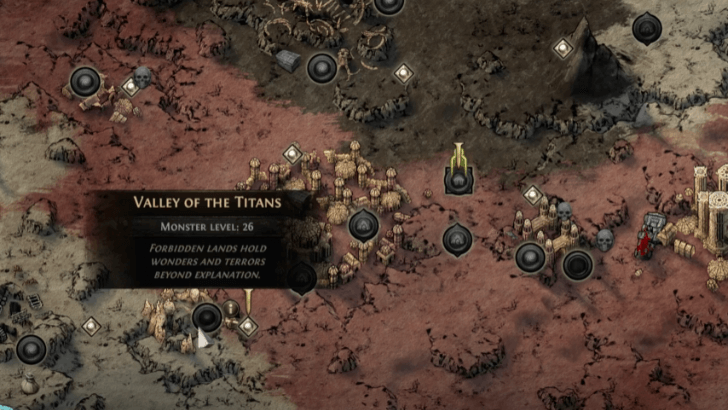The image size is (728, 410).
Task: Select the round node left of the skull diamond
Action: (x=85, y=82)
